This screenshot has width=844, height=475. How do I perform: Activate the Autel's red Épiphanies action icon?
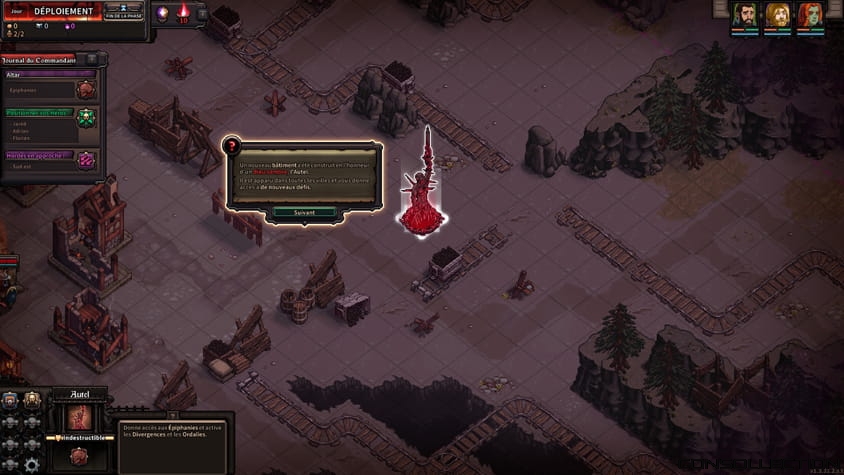tap(78, 457)
